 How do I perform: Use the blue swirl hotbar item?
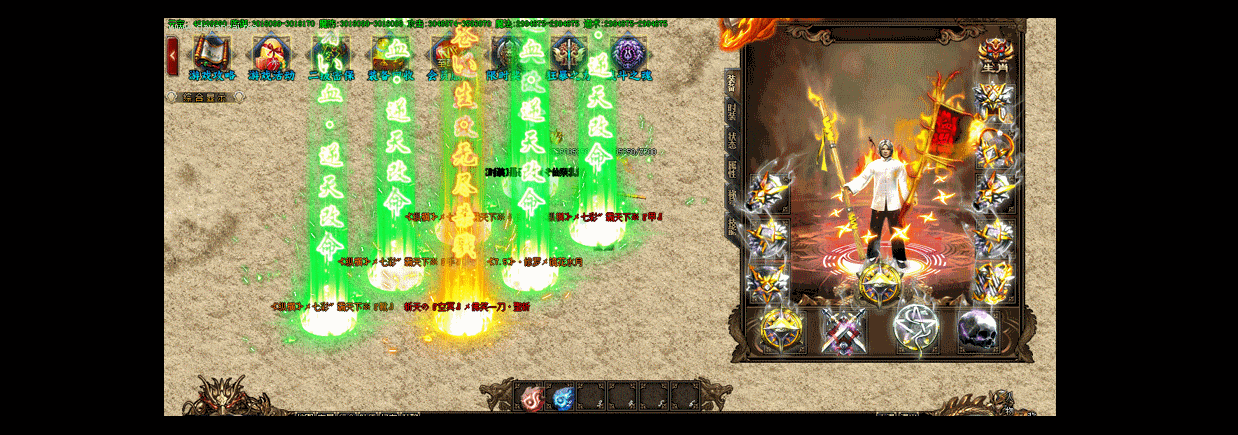[563, 397]
